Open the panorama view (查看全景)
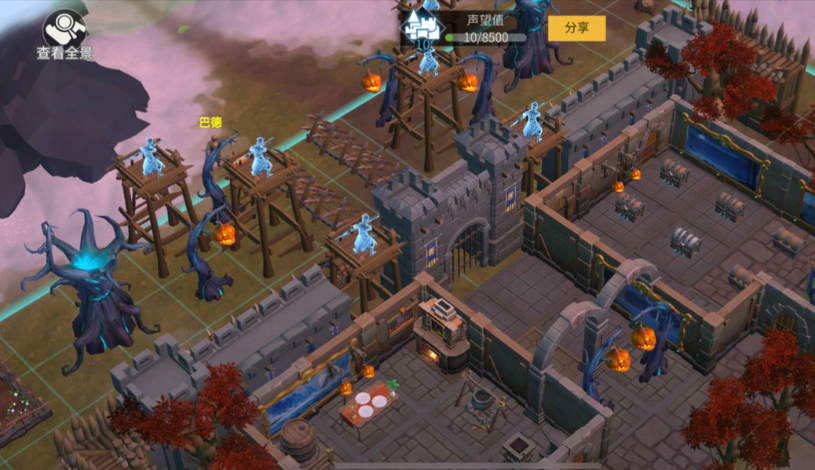The width and height of the screenshot is (815, 470). 65,34
